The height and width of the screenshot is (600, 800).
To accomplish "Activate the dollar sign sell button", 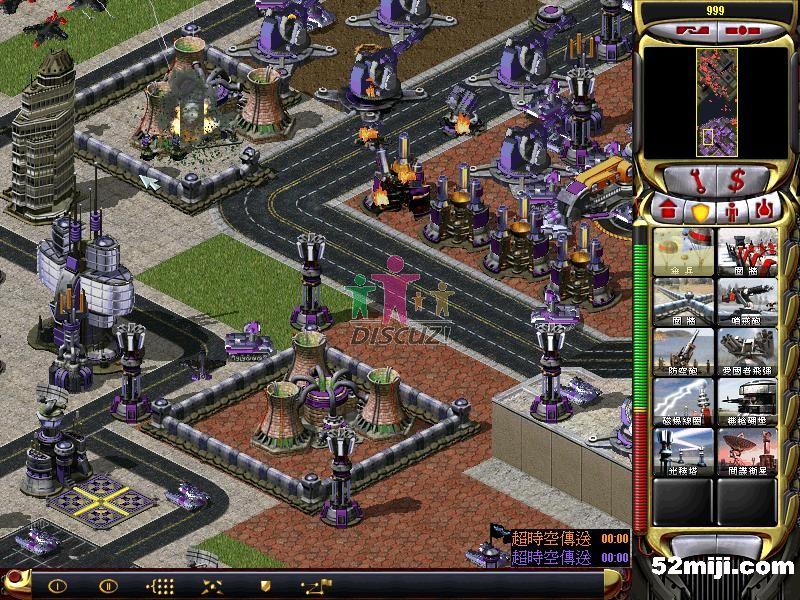I will click(736, 181).
